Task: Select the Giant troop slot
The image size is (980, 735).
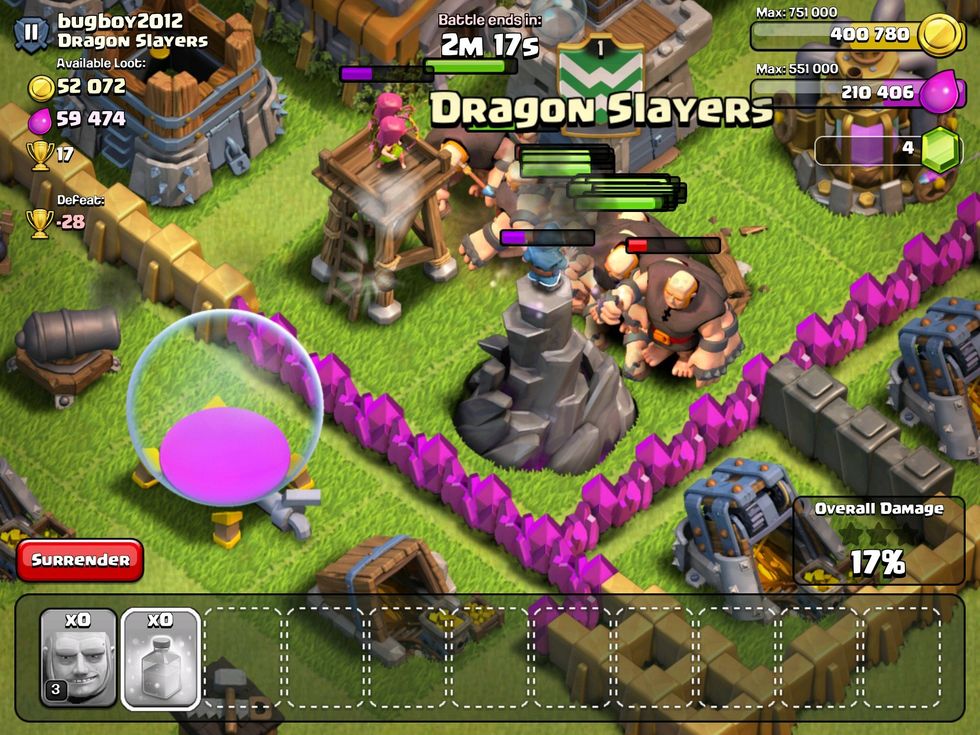Action: (x=78, y=658)
